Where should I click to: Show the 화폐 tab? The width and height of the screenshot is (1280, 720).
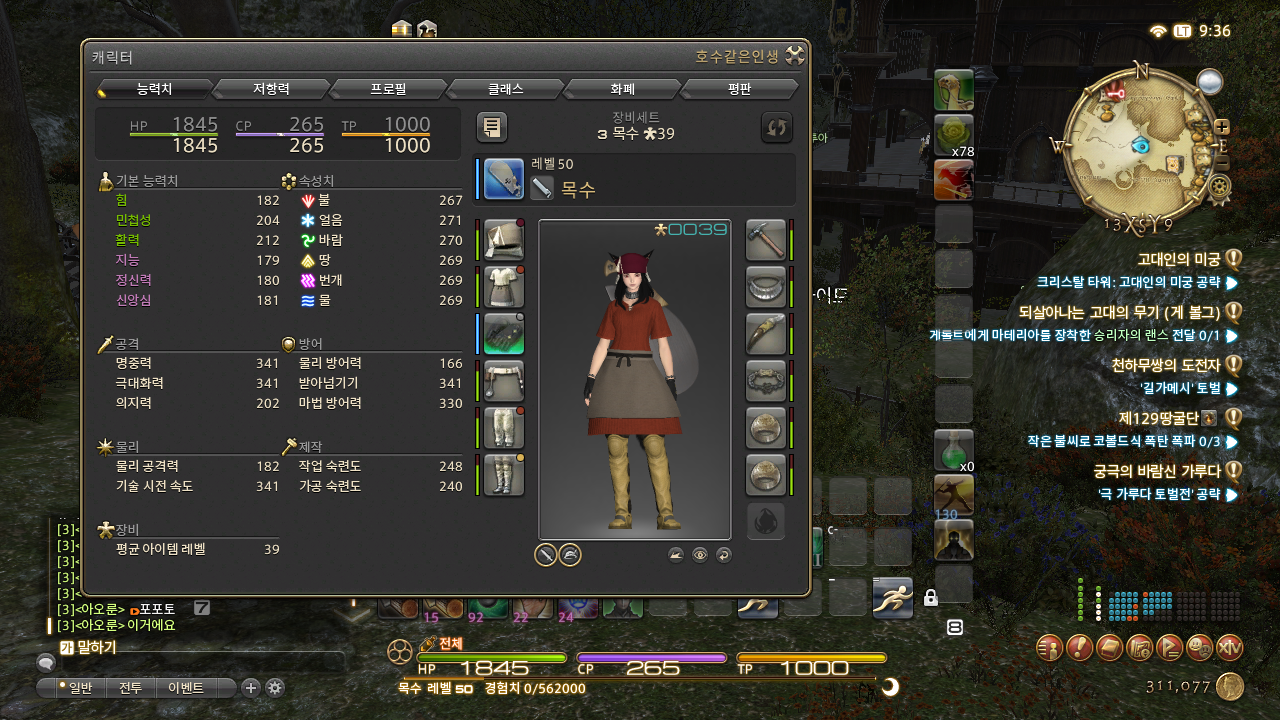(x=622, y=89)
